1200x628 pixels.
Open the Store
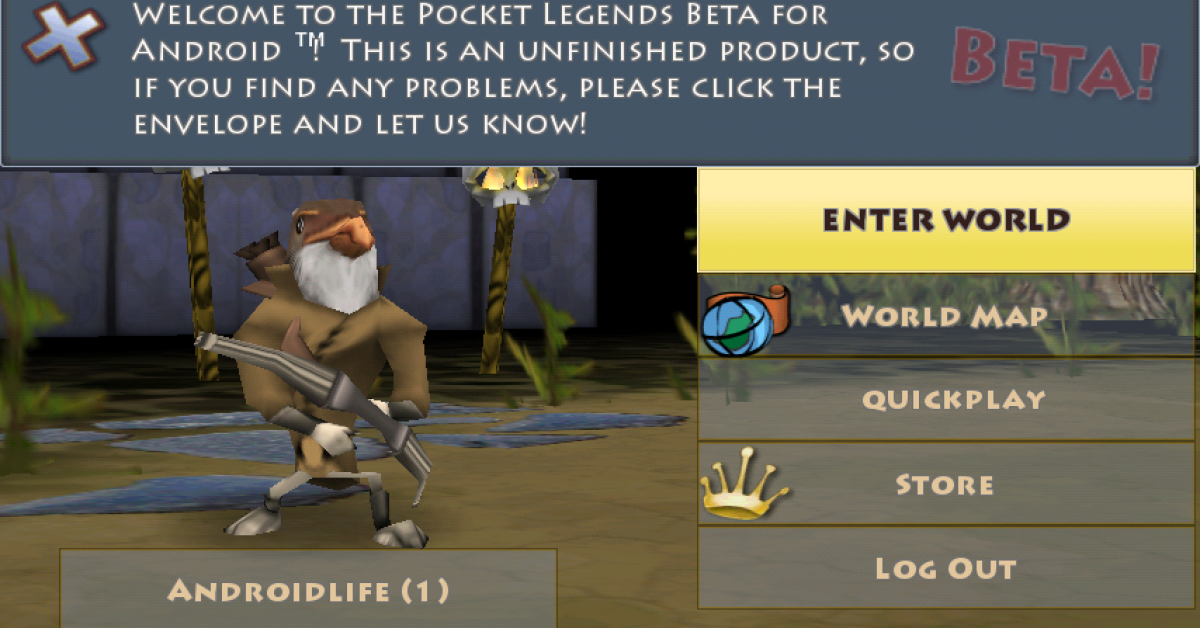946,484
